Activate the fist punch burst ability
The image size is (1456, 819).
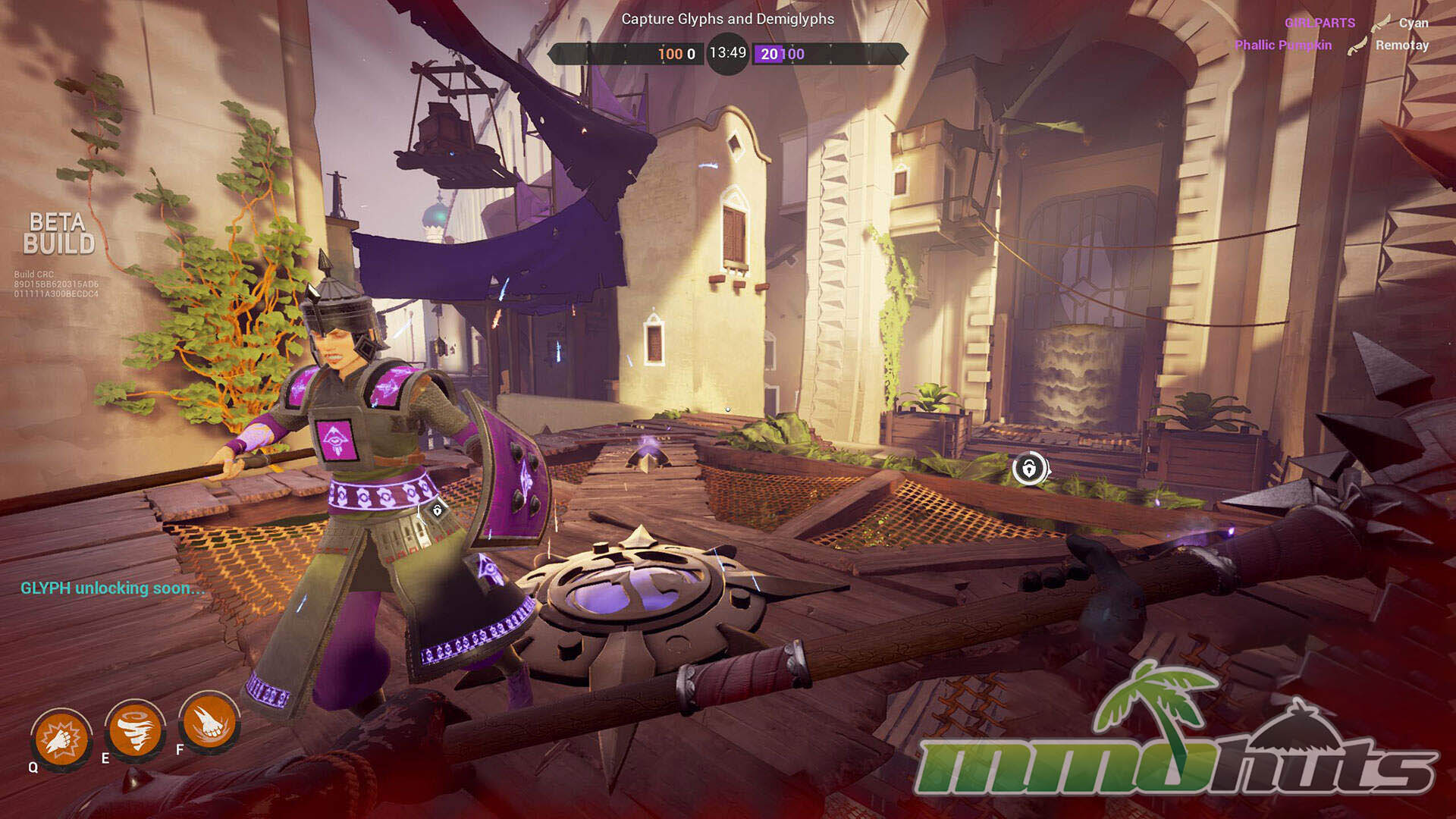tap(61, 738)
